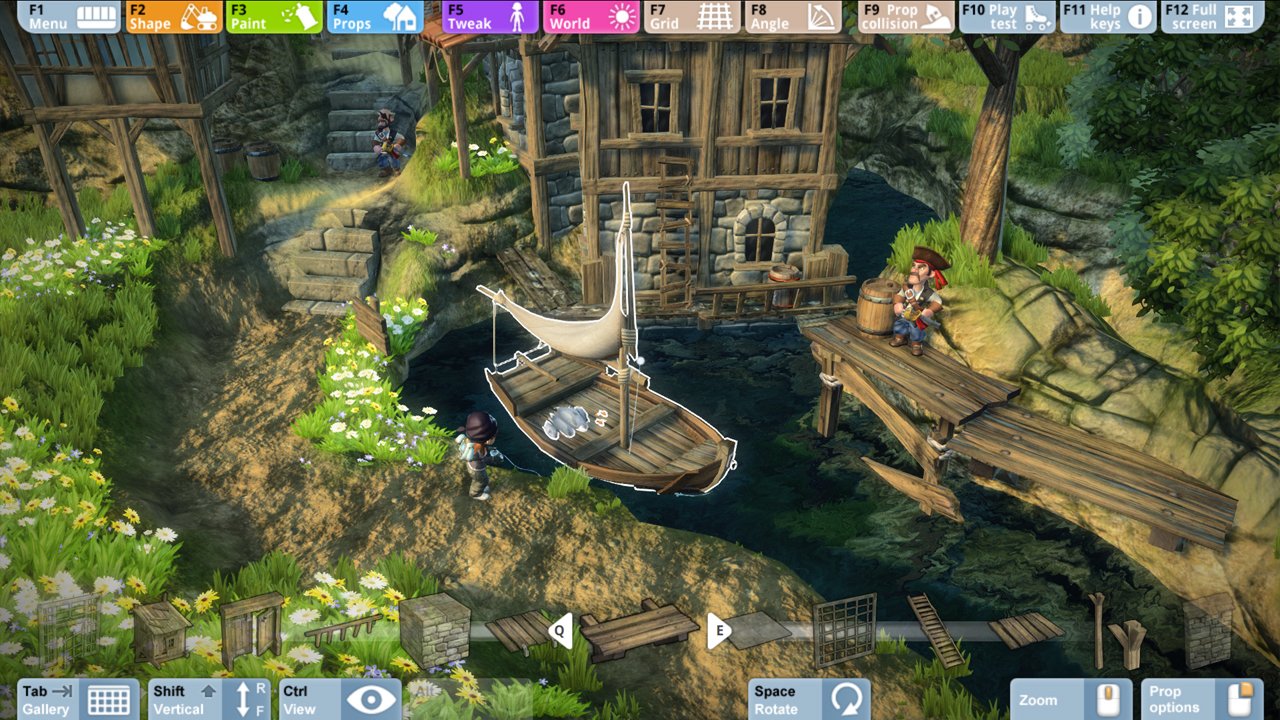Open the Help keys panel
The width and height of the screenshot is (1280, 720).
pos(1108,15)
